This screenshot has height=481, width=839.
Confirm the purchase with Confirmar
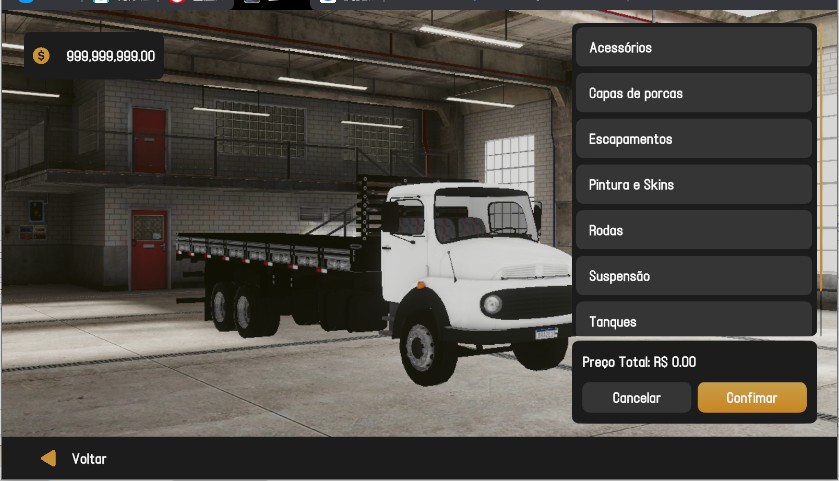coord(752,397)
